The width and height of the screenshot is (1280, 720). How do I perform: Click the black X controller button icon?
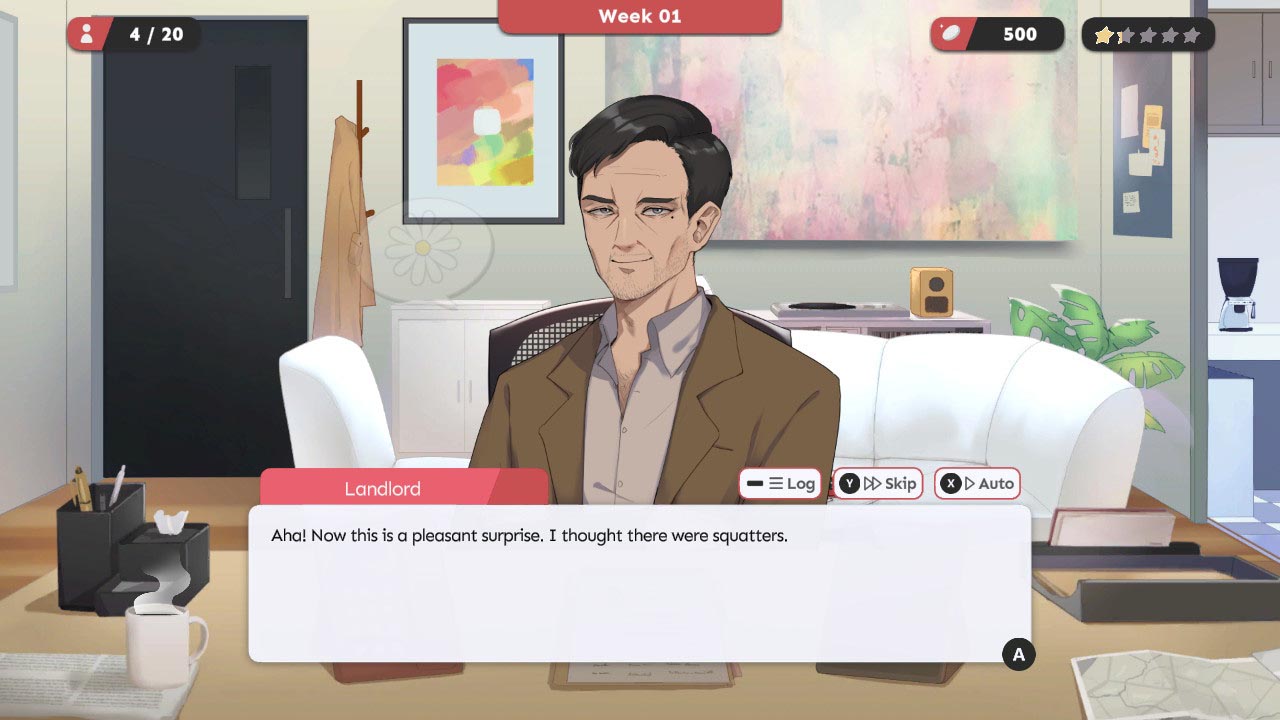tap(953, 483)
